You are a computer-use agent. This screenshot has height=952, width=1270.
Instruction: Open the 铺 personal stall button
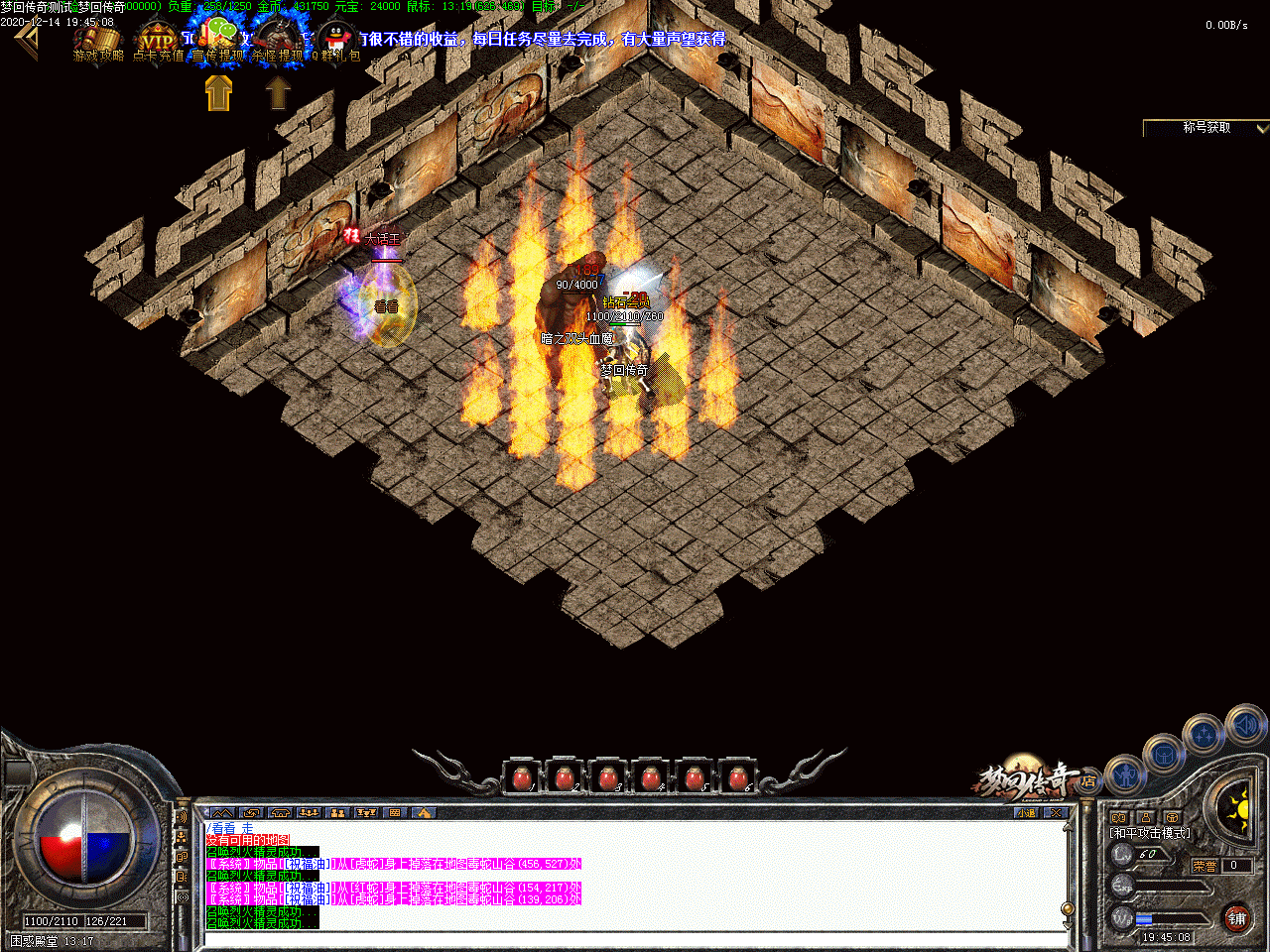[x=1237, y=918]
